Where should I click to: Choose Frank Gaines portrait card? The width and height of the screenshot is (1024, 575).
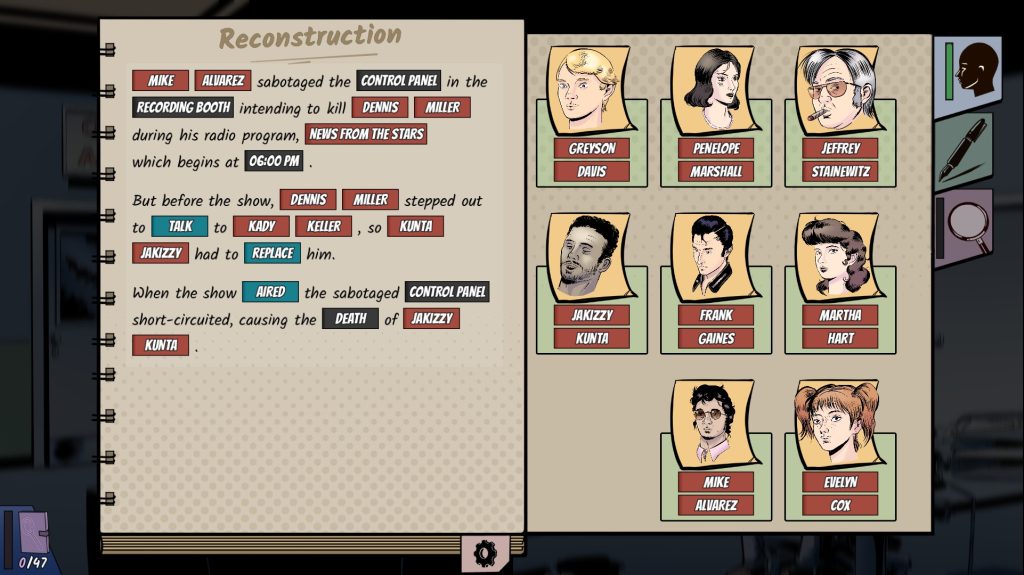(715, 282)
